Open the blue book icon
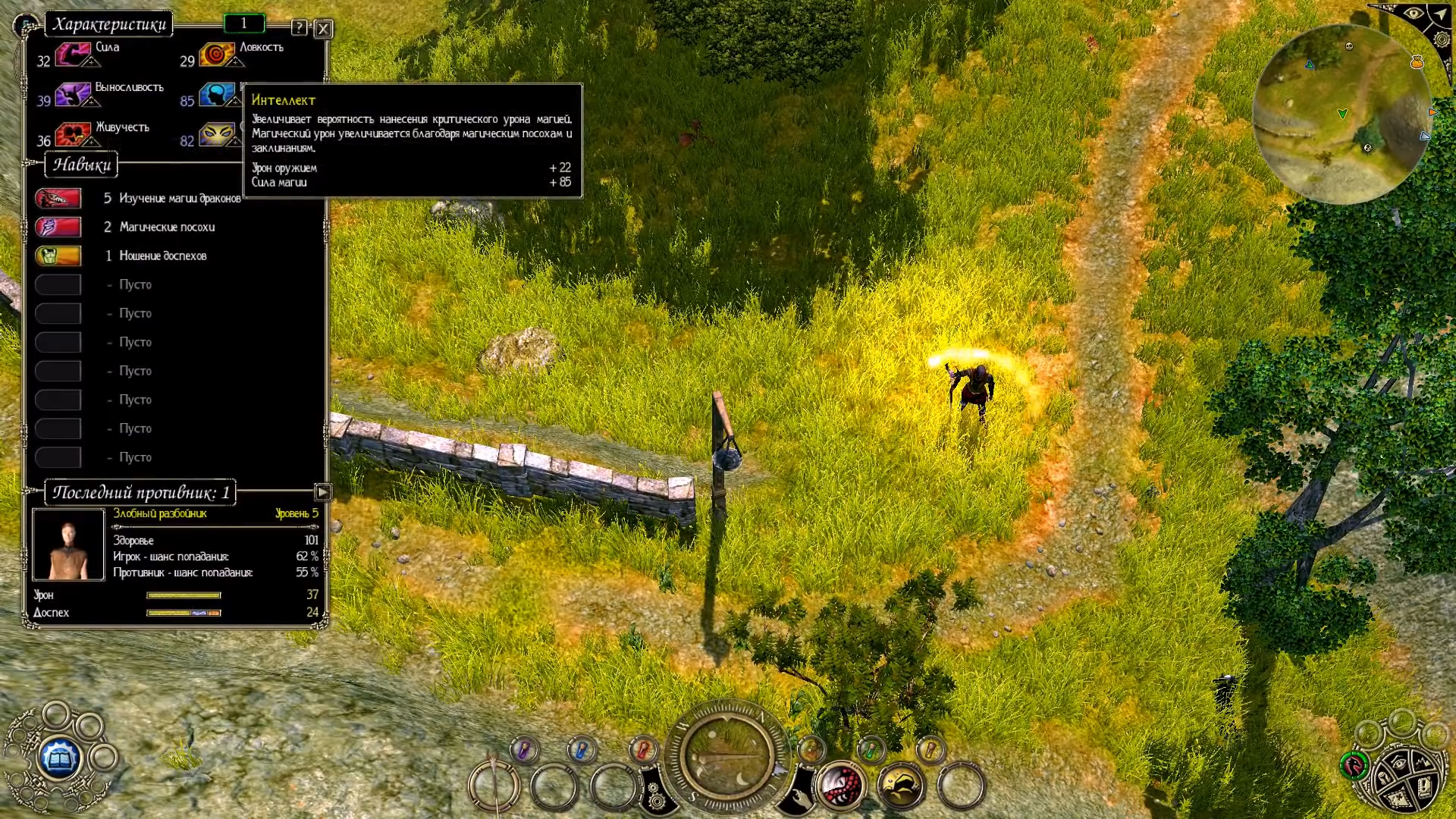This screenshot has width=1456, height=819. pyautogui.click(x=59, y=757)
